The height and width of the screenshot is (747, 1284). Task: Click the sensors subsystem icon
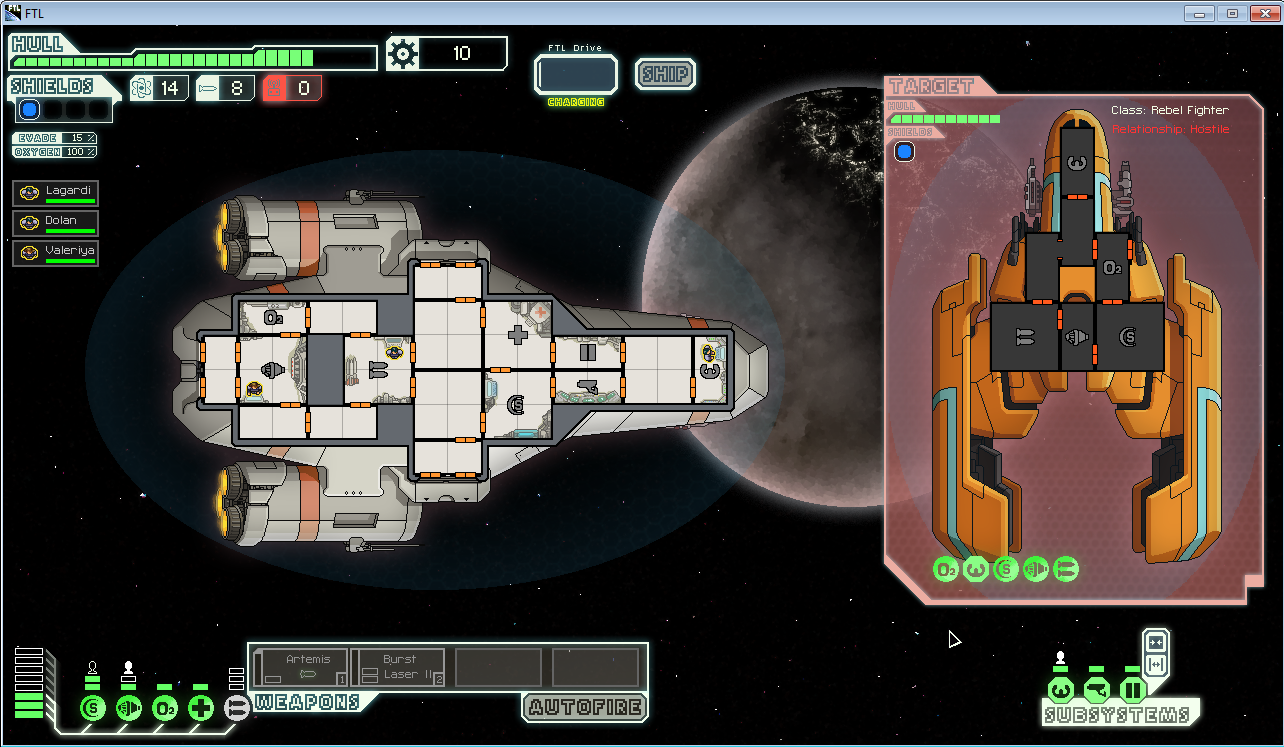(x=1097, y=689)
